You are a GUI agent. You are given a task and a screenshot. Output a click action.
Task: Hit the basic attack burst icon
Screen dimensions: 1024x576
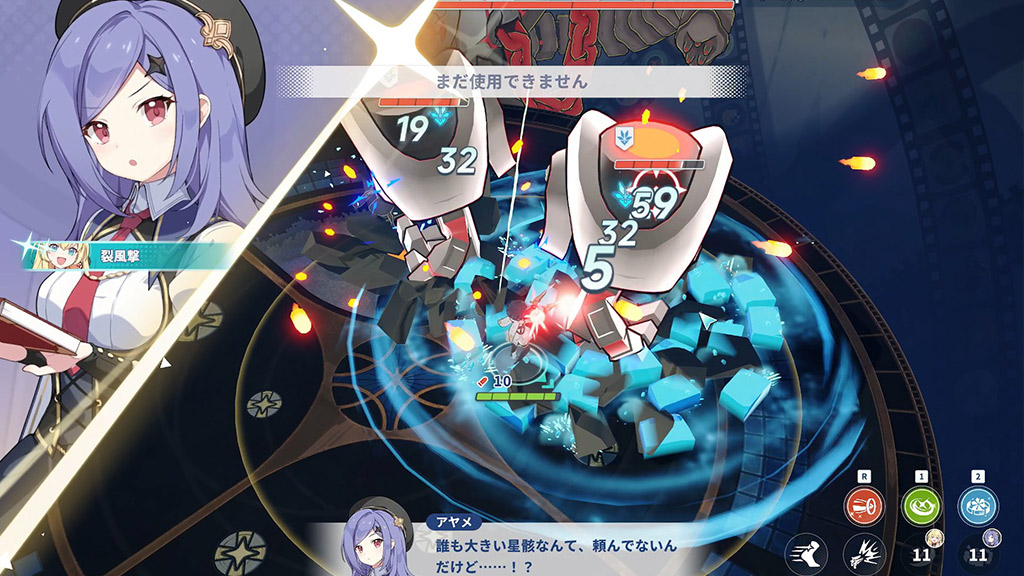pos(863,553)
